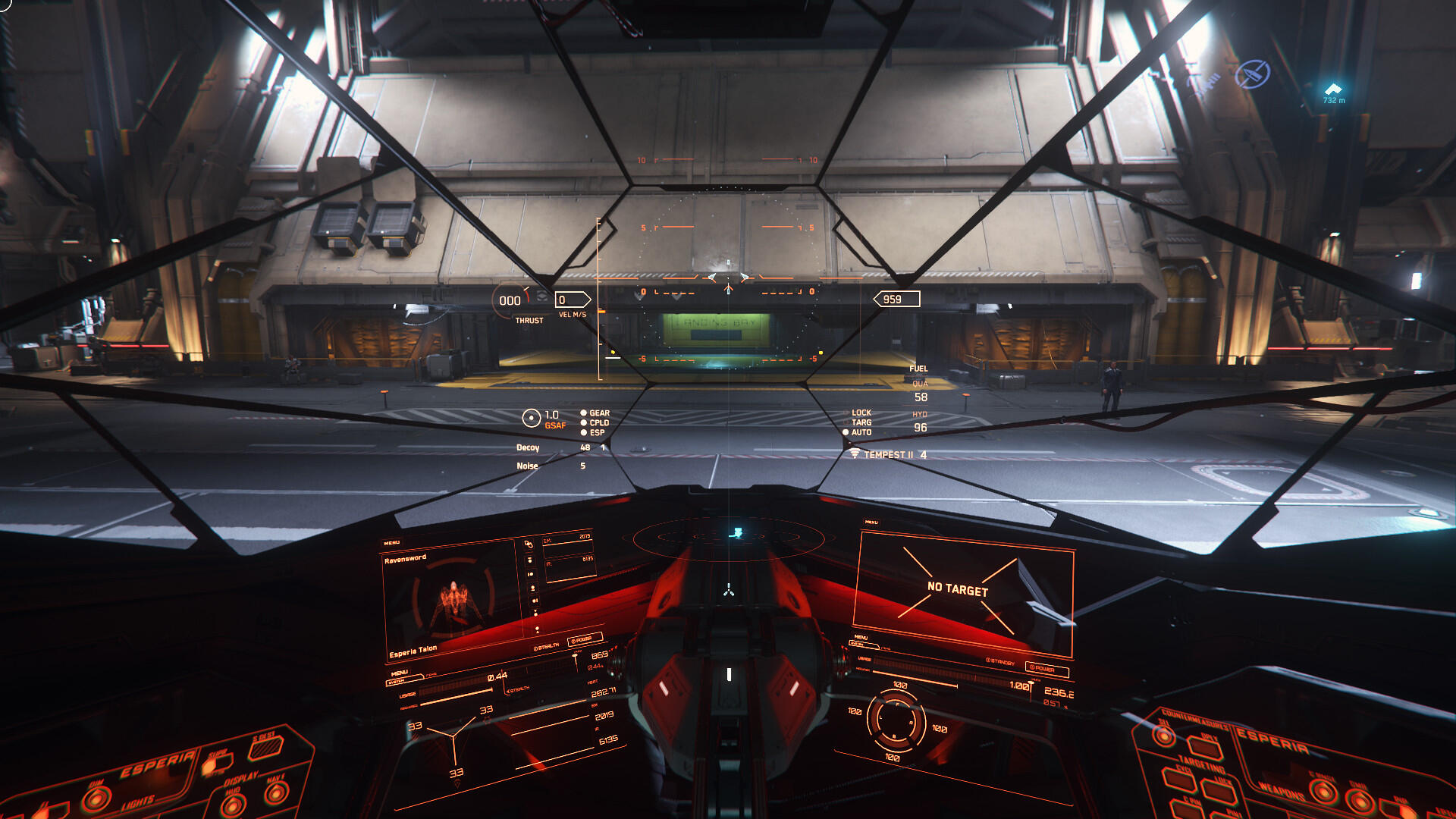Toggle POWER on the left ship status screen
The height and width of the screenshot is (819, 1456).
[x=583, y=639]
